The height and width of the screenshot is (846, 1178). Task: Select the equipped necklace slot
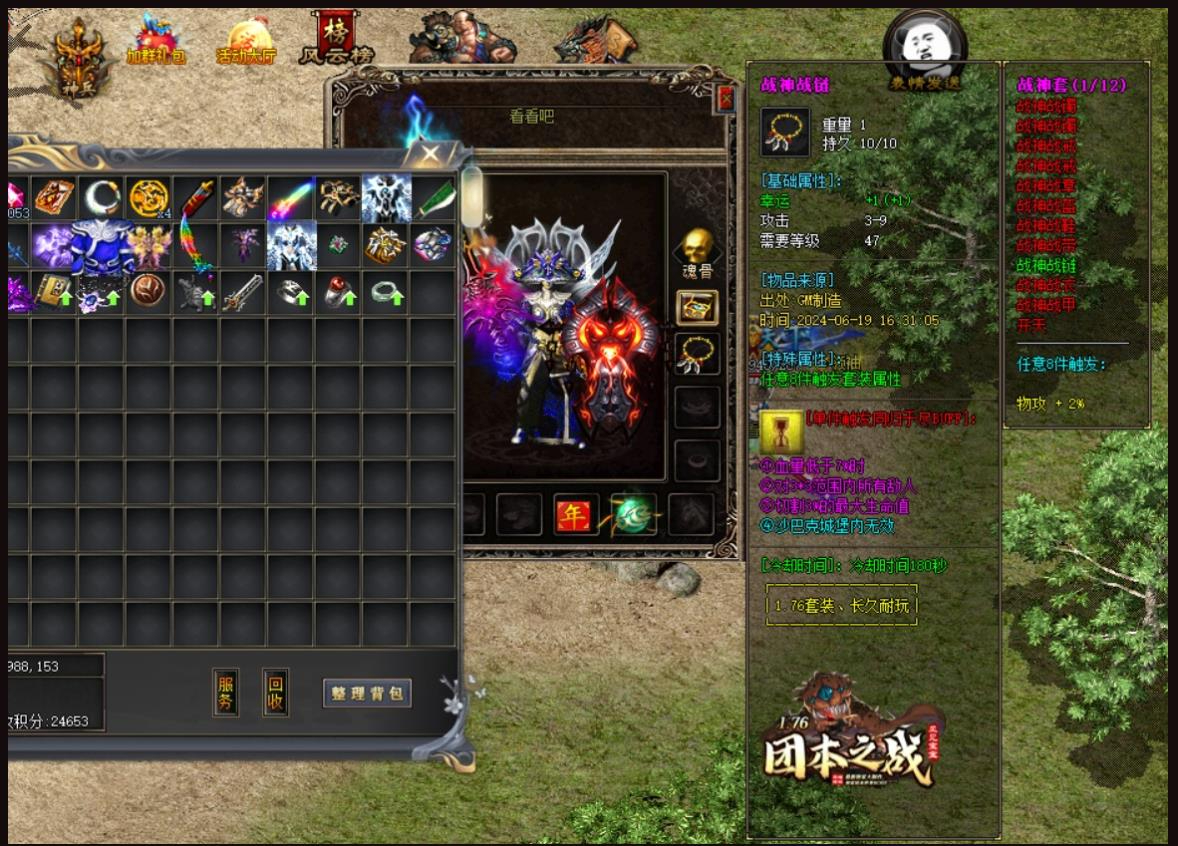tap(697, 355)
